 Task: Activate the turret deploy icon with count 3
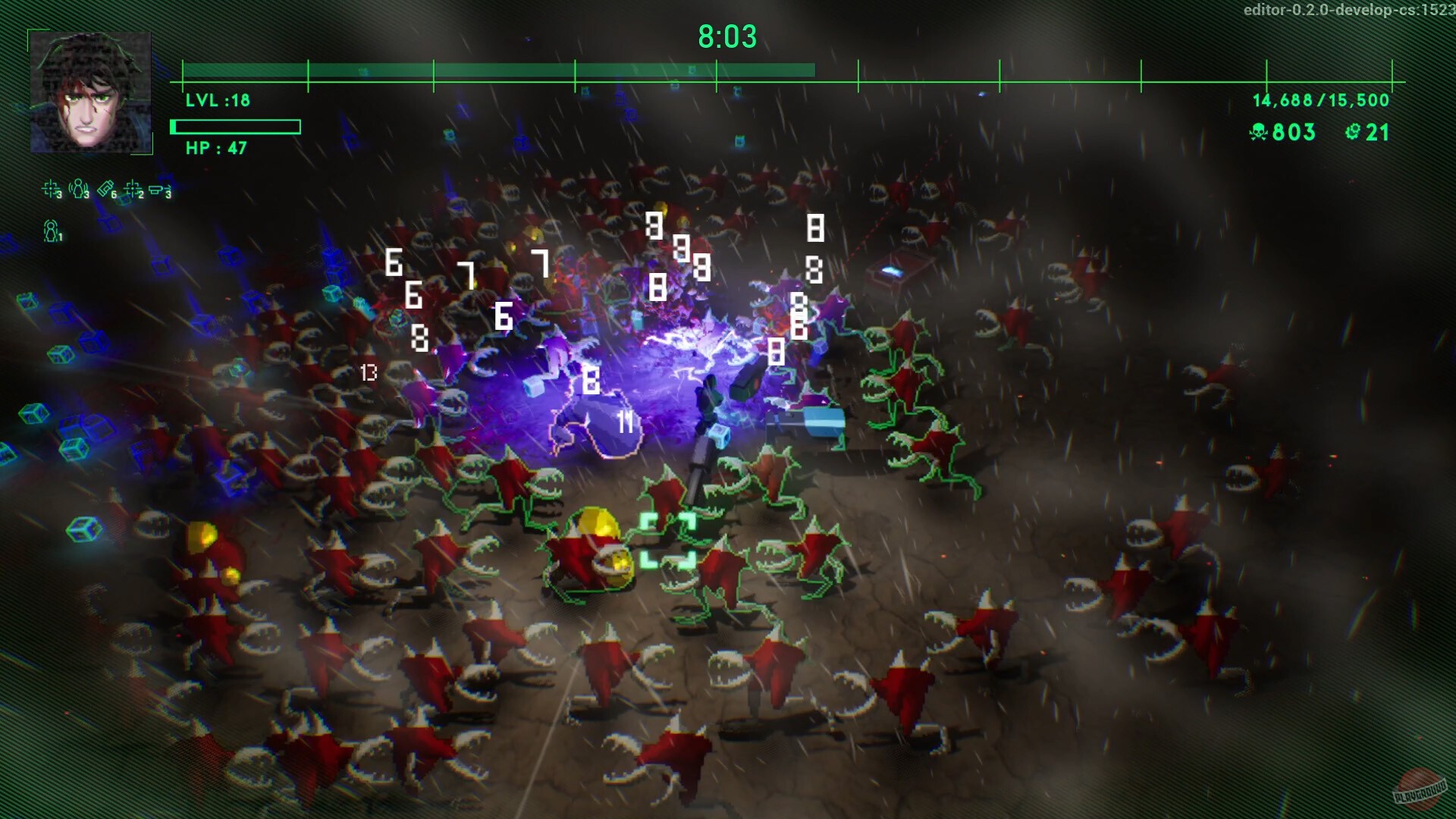pos(156,189)
